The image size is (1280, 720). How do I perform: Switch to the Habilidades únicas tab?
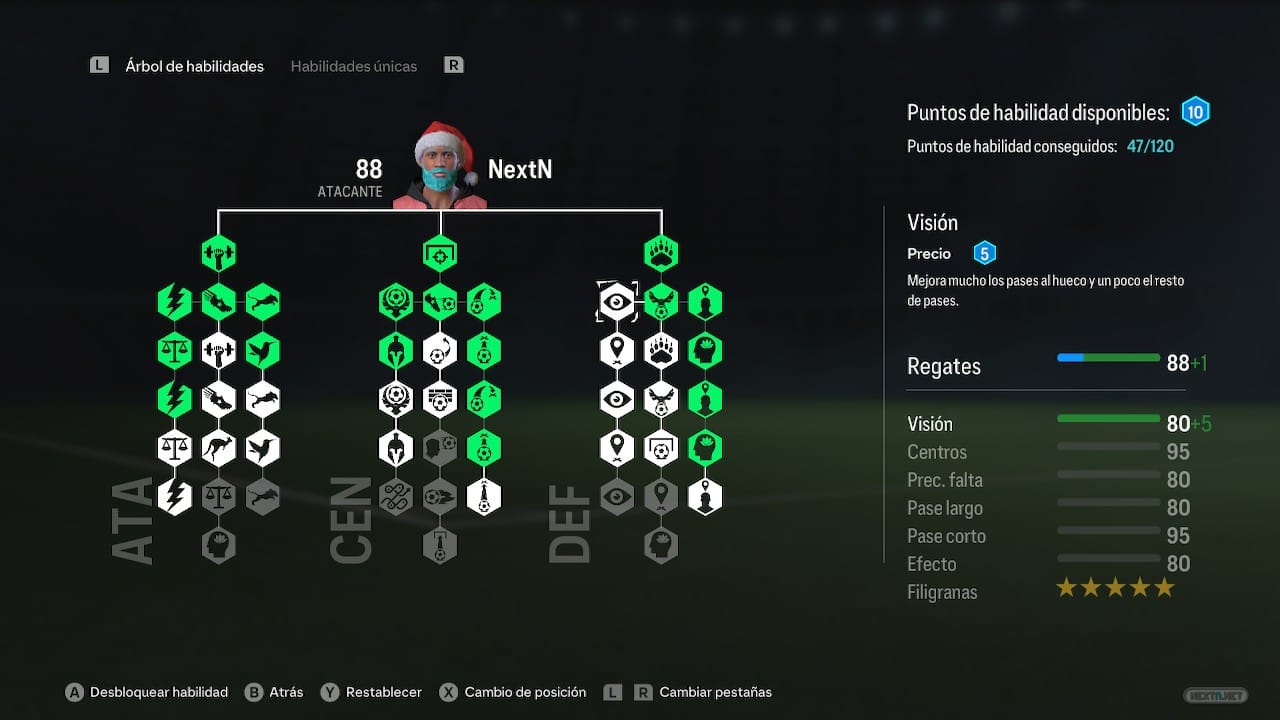(353, 66)
